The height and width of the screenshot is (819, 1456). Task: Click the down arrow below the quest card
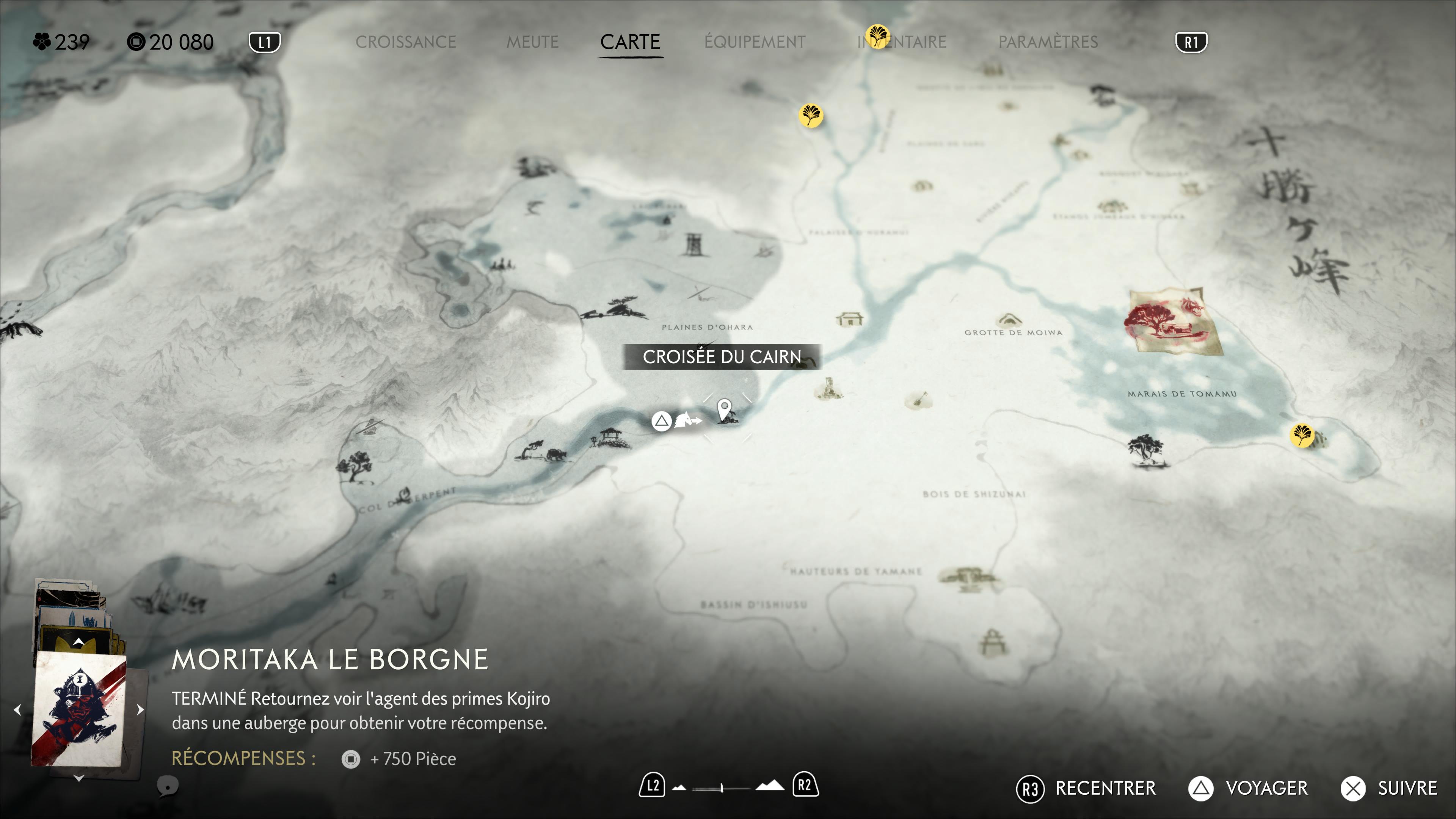click(78, 778)
